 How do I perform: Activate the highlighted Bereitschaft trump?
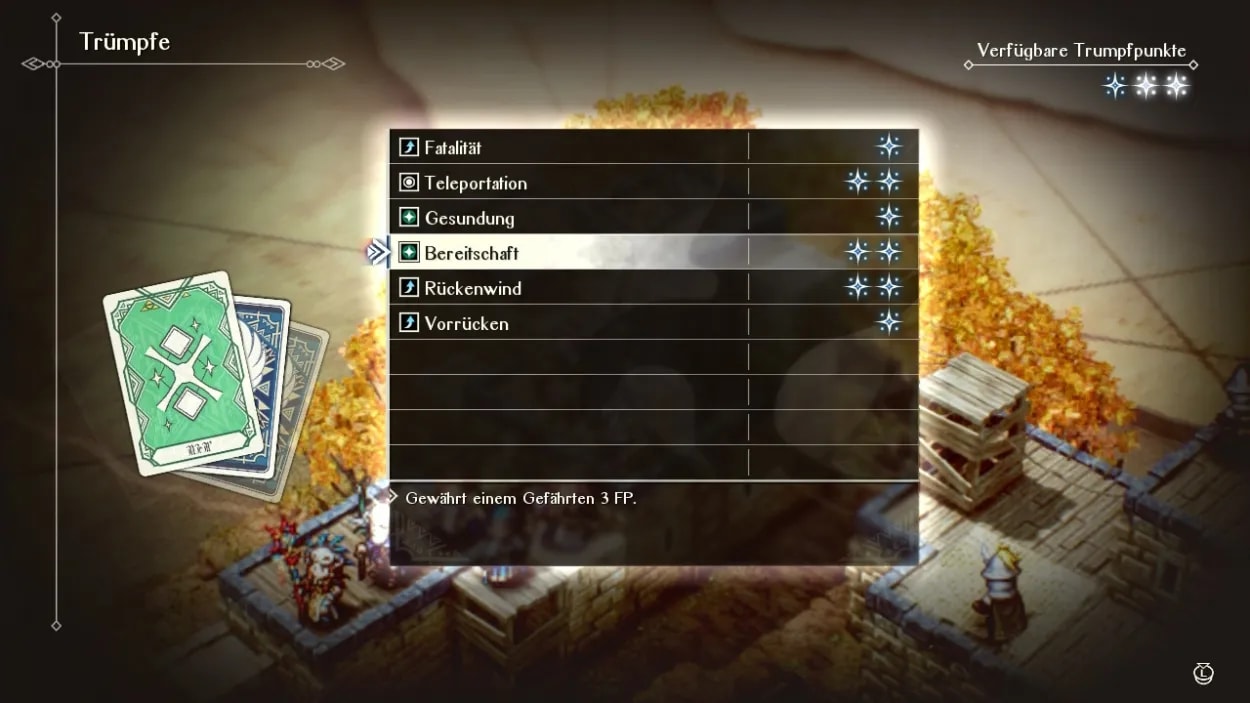click(471, 253)
